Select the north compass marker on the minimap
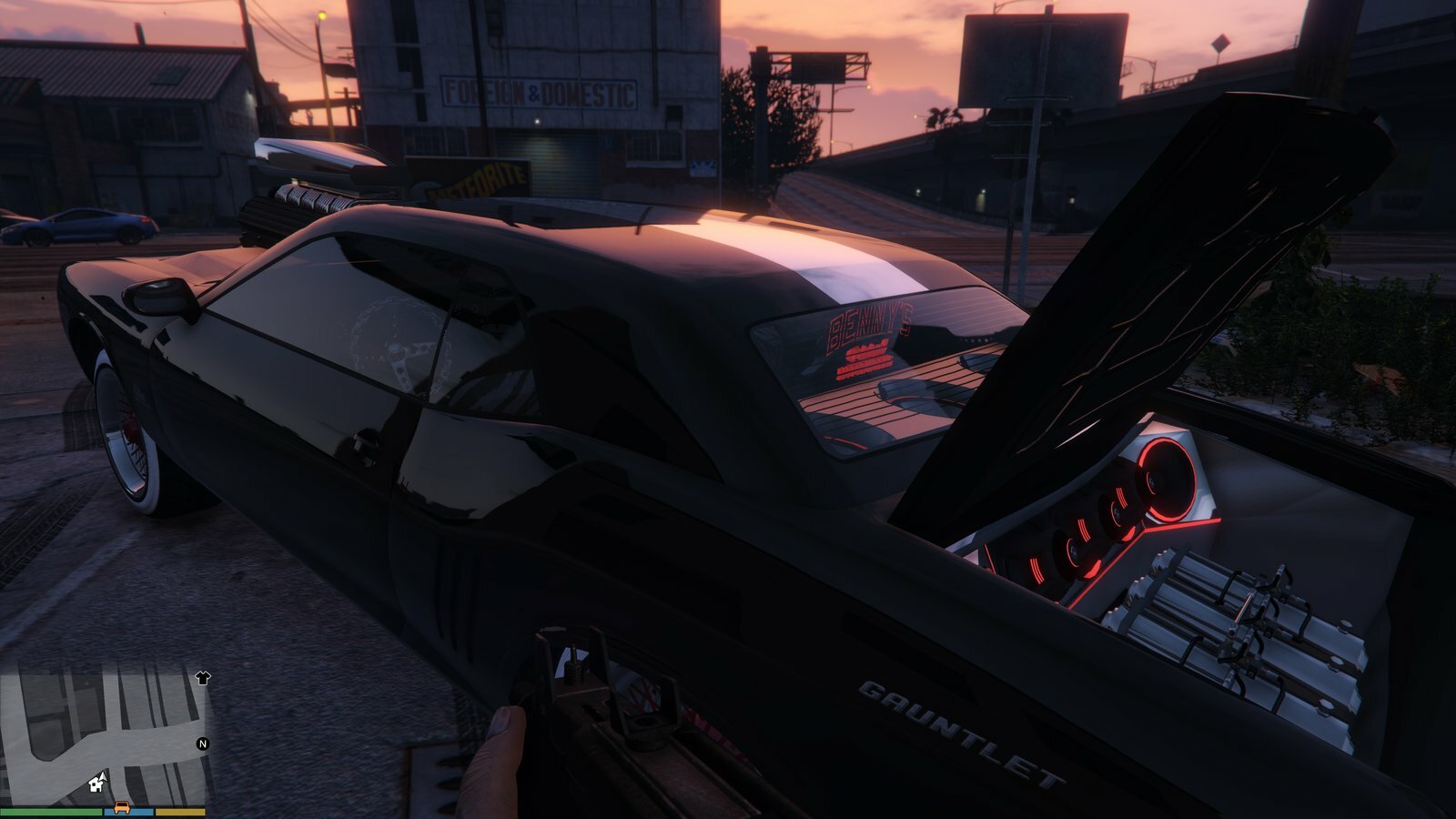This screenshot has width=1456, height=819. tap(203, 743)
